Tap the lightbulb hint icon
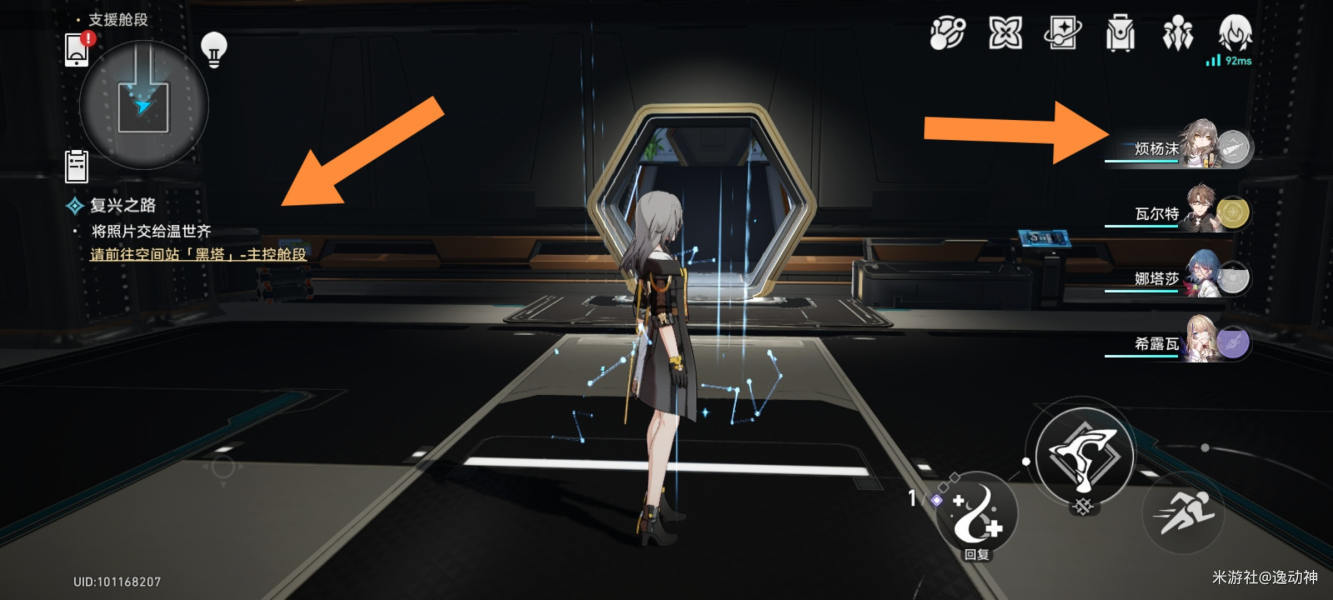 [x=213, y=48]
